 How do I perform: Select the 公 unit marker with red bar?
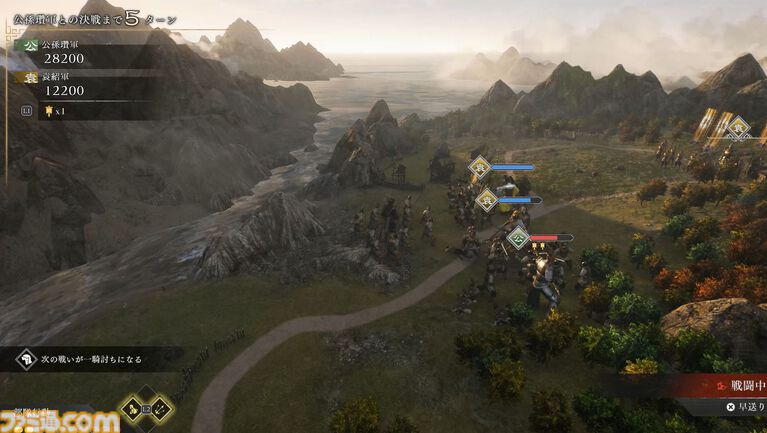(x=518, y=238)
